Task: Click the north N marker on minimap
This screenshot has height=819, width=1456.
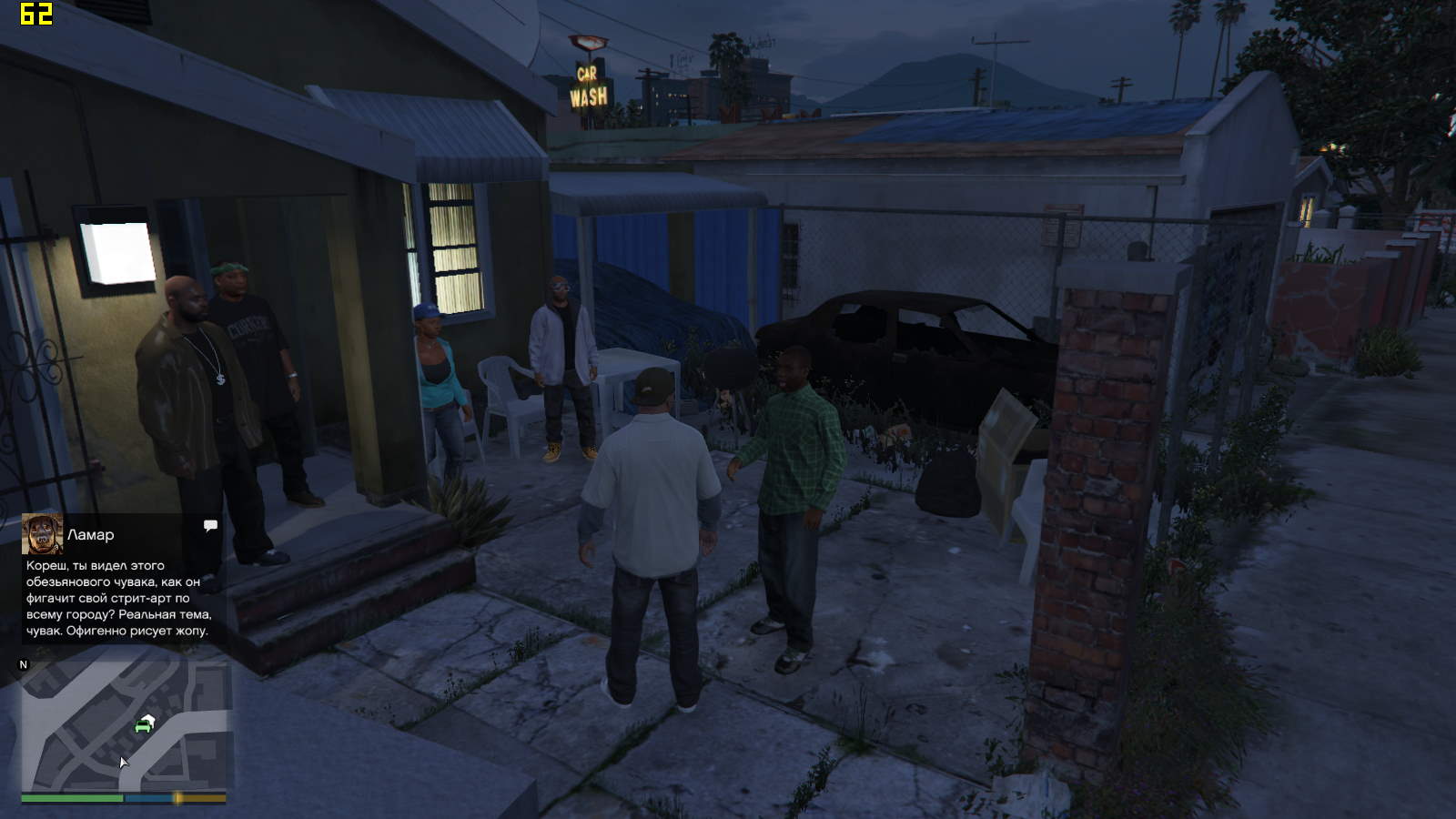Action: pyautogui.click(x=24, y=665)
